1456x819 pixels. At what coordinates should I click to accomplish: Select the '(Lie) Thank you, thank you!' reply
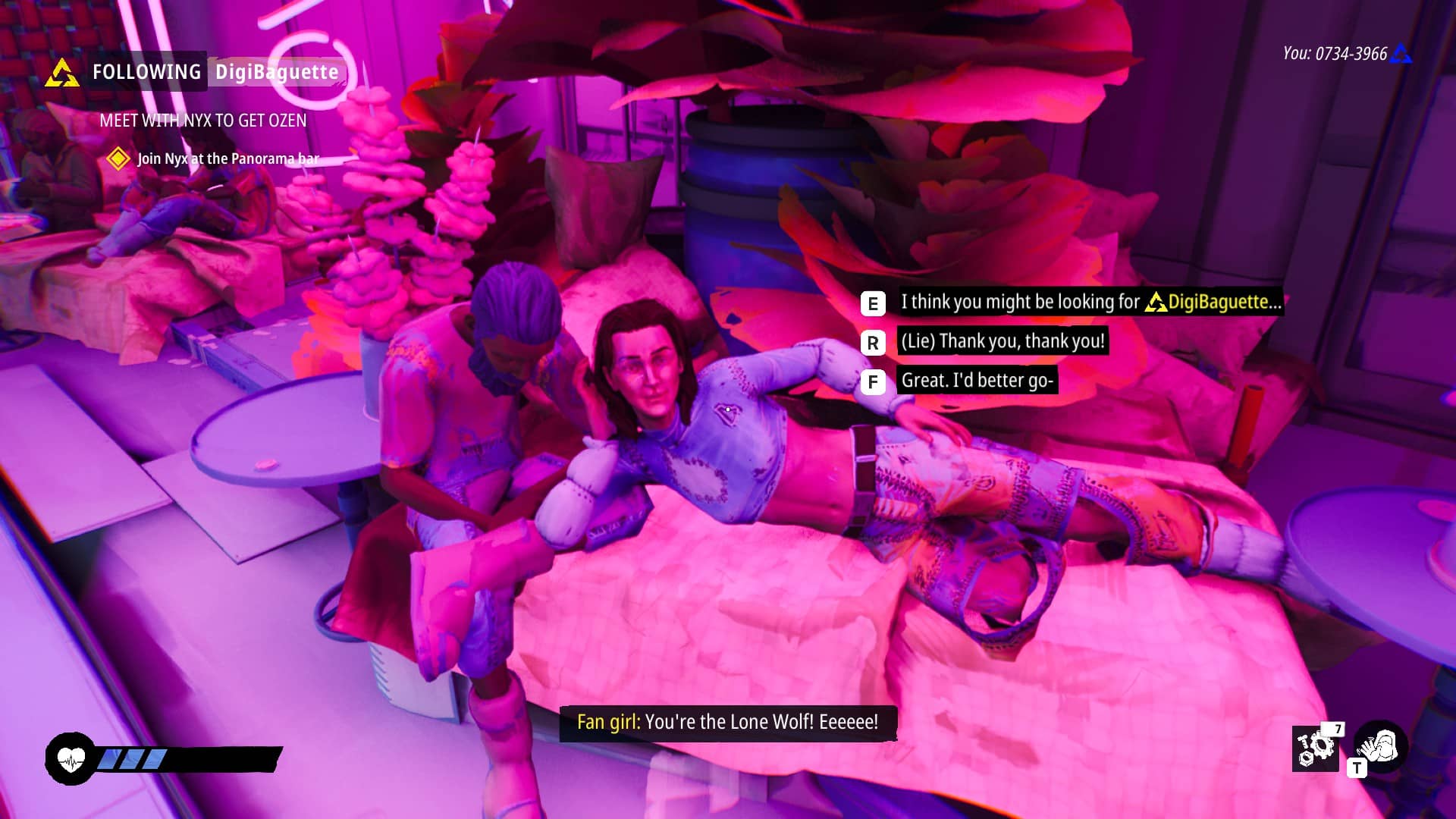(1002, 341)
